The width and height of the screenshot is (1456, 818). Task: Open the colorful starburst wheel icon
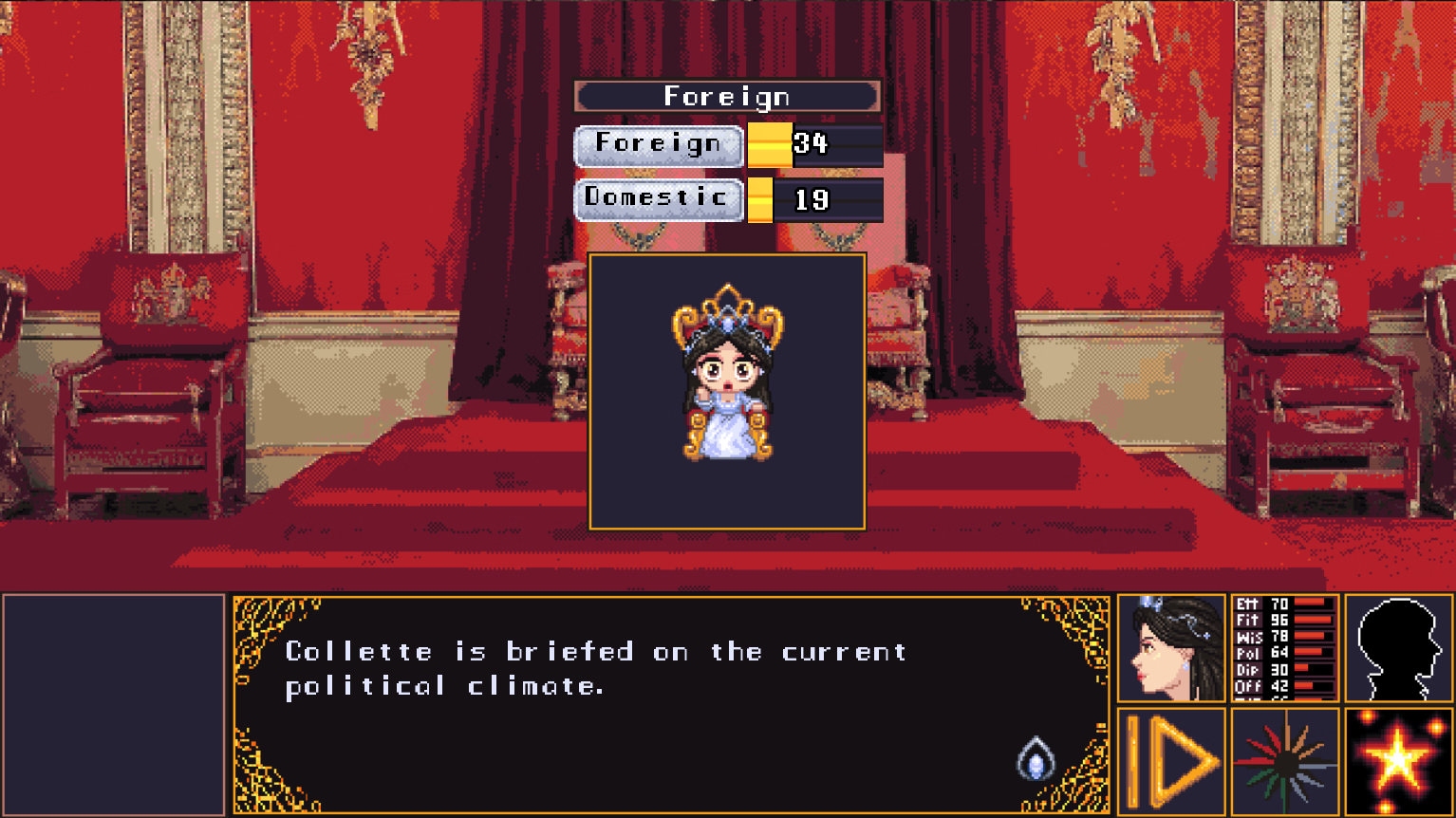[x=1285, y=761]
